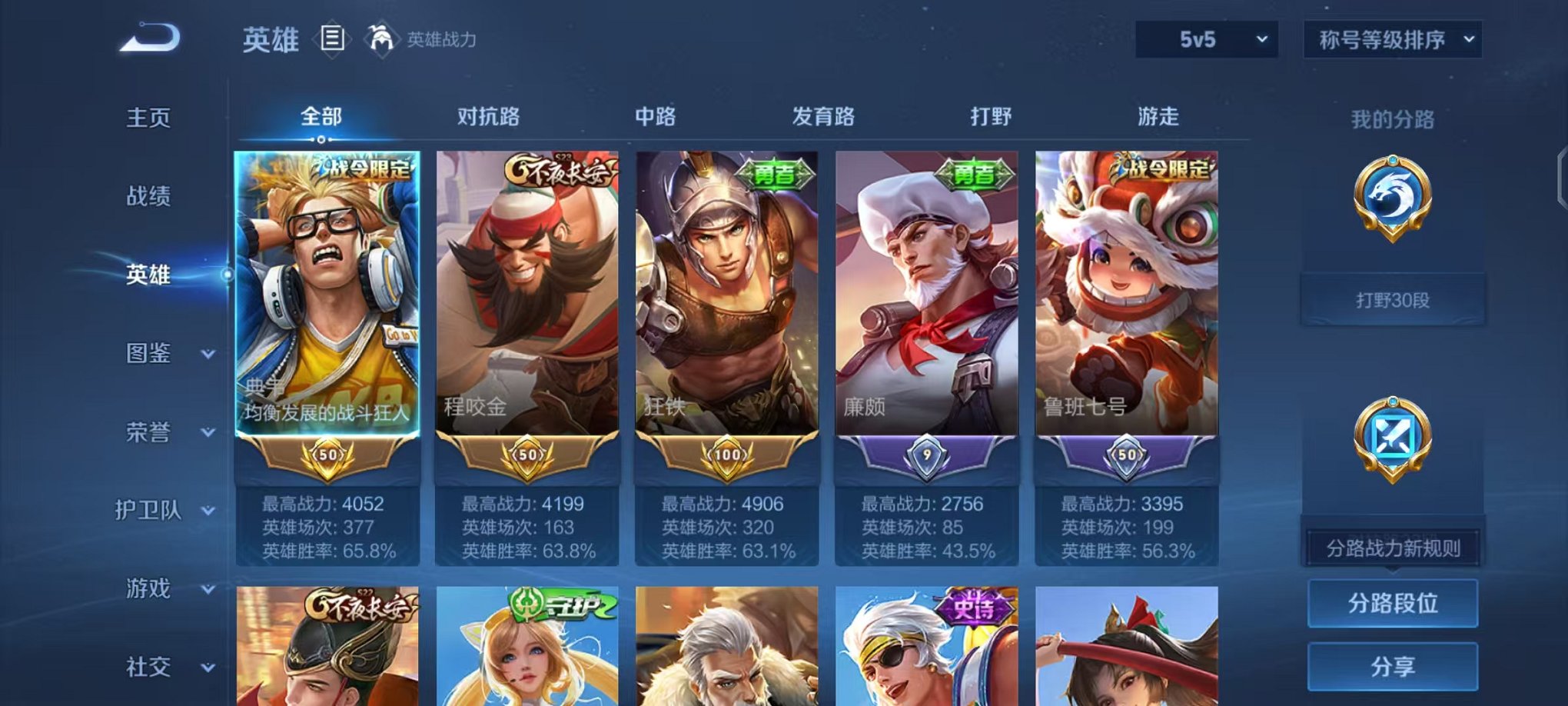The width and height of the screenshot is (1568, 706).
Task: Open the hero list icon beside 英雄 title
Action: pos(334,39)
